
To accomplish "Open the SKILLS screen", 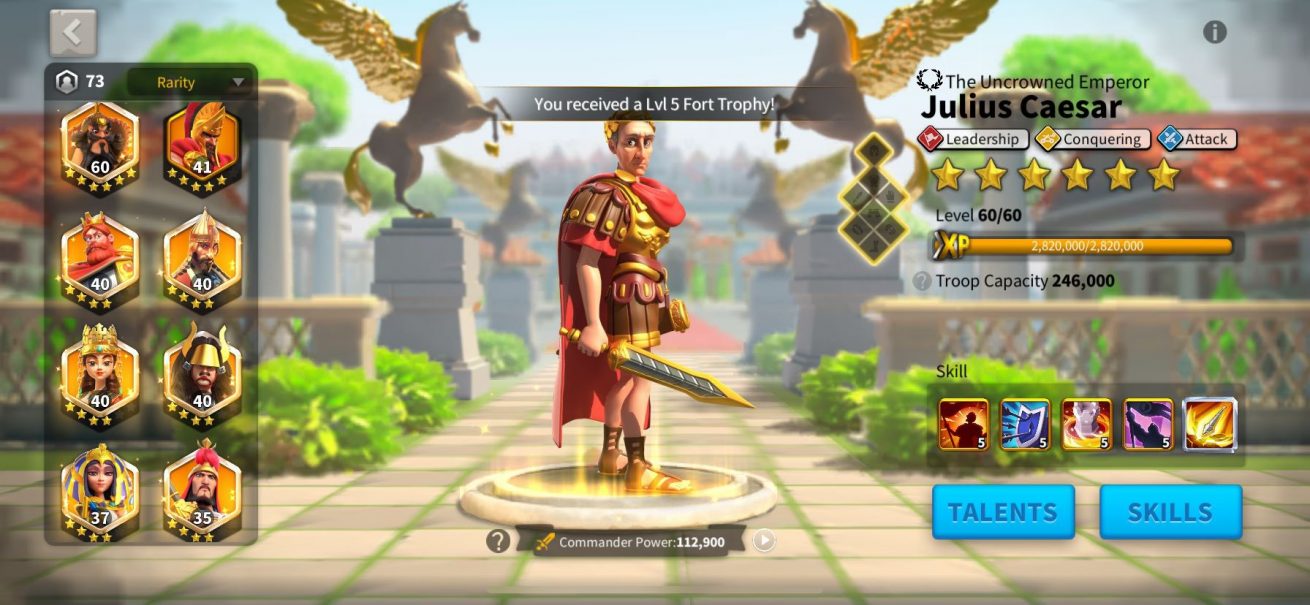I will point(1170,512).
